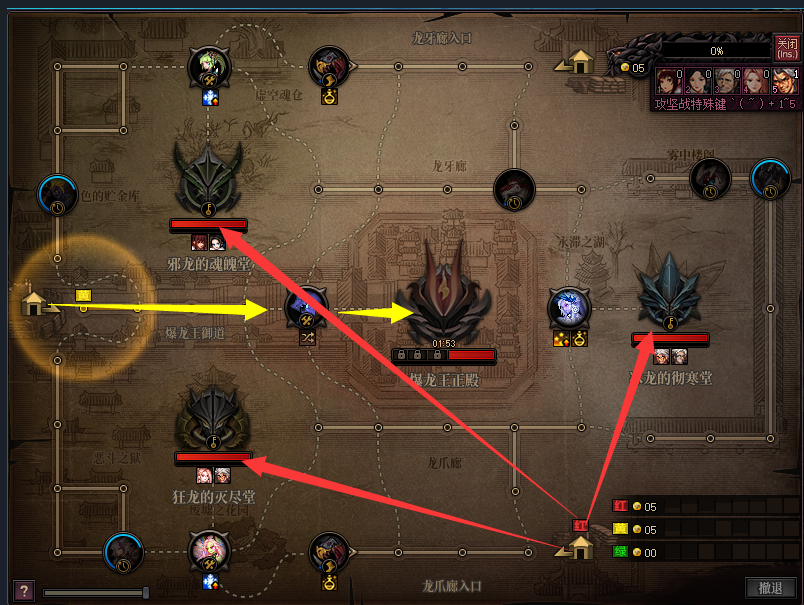
Task: Select the red team (红) row label
Action: [620, 507]
